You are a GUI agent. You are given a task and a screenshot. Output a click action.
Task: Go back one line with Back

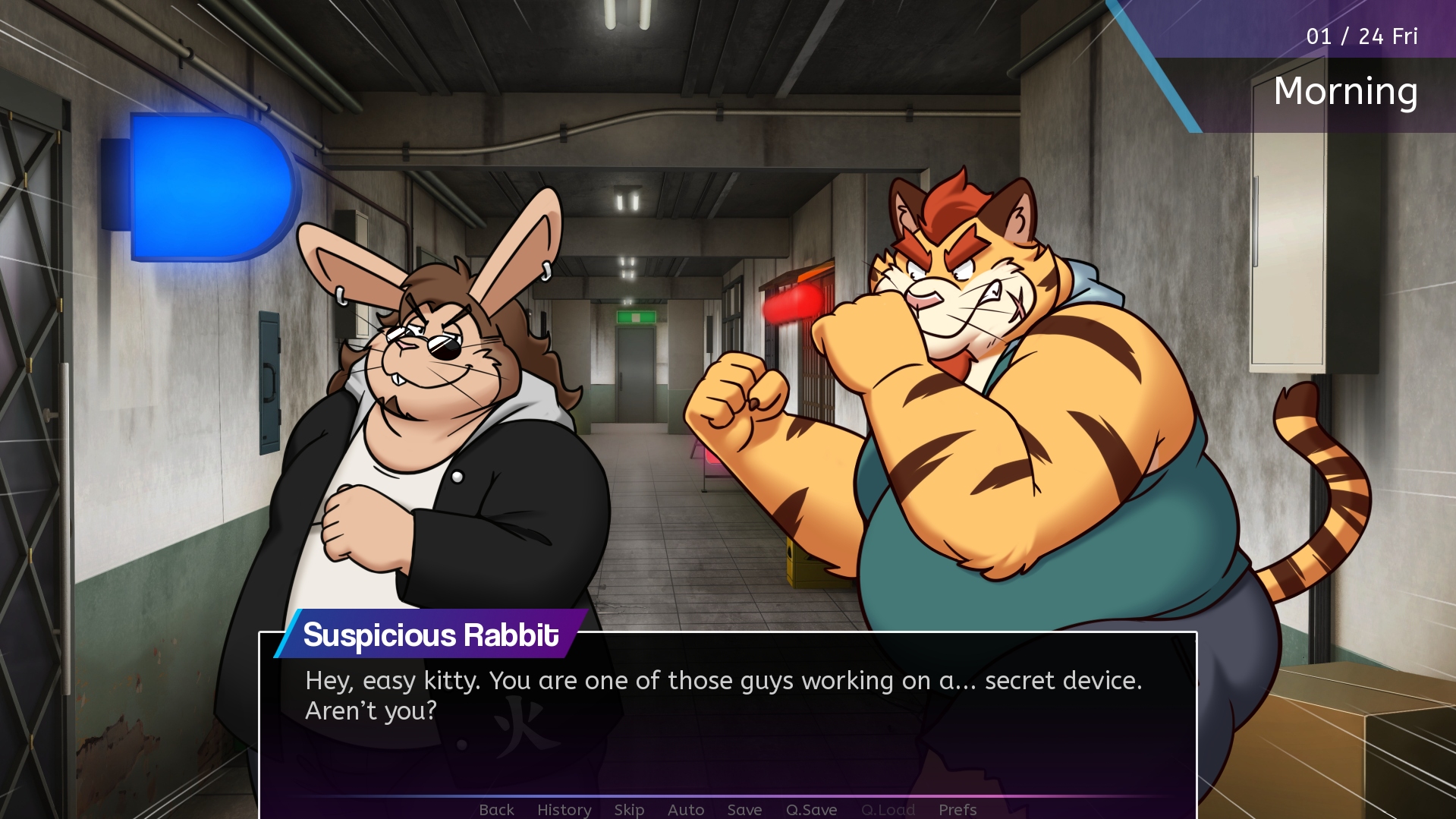click(x=496, y=810)
